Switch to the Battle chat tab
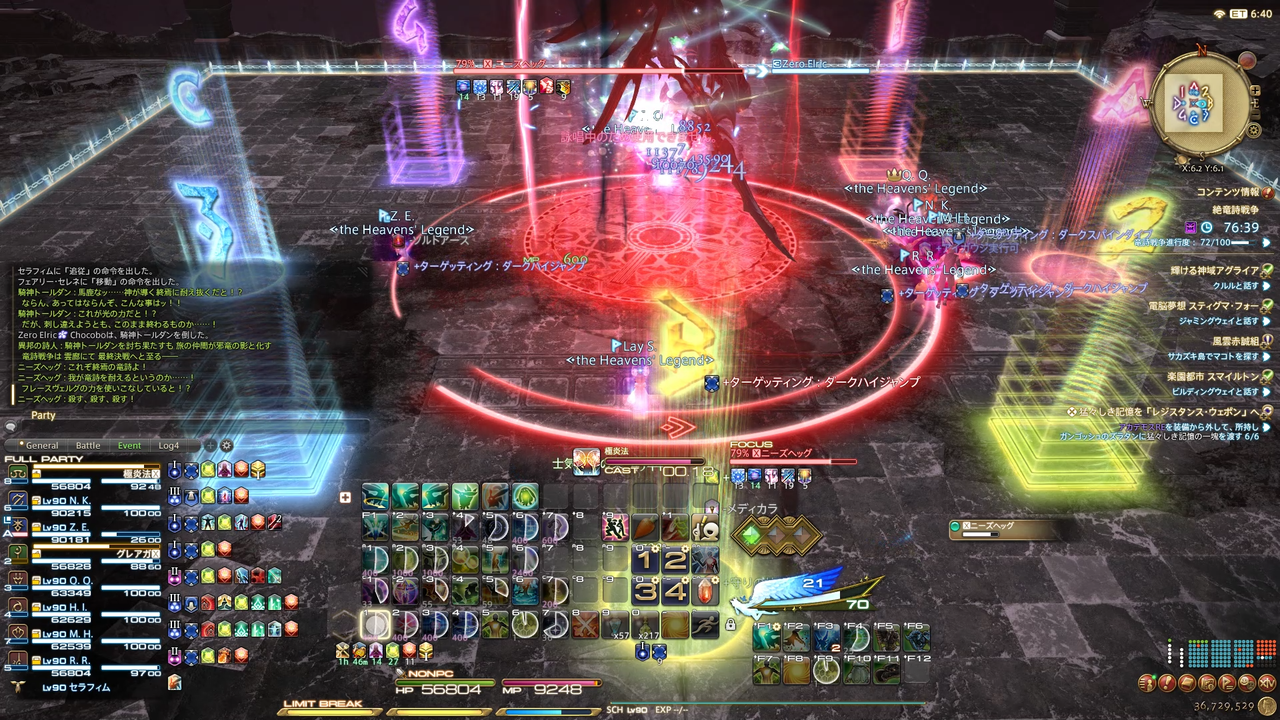Viewport: 1280px width, 720px height. pos(88,446)
